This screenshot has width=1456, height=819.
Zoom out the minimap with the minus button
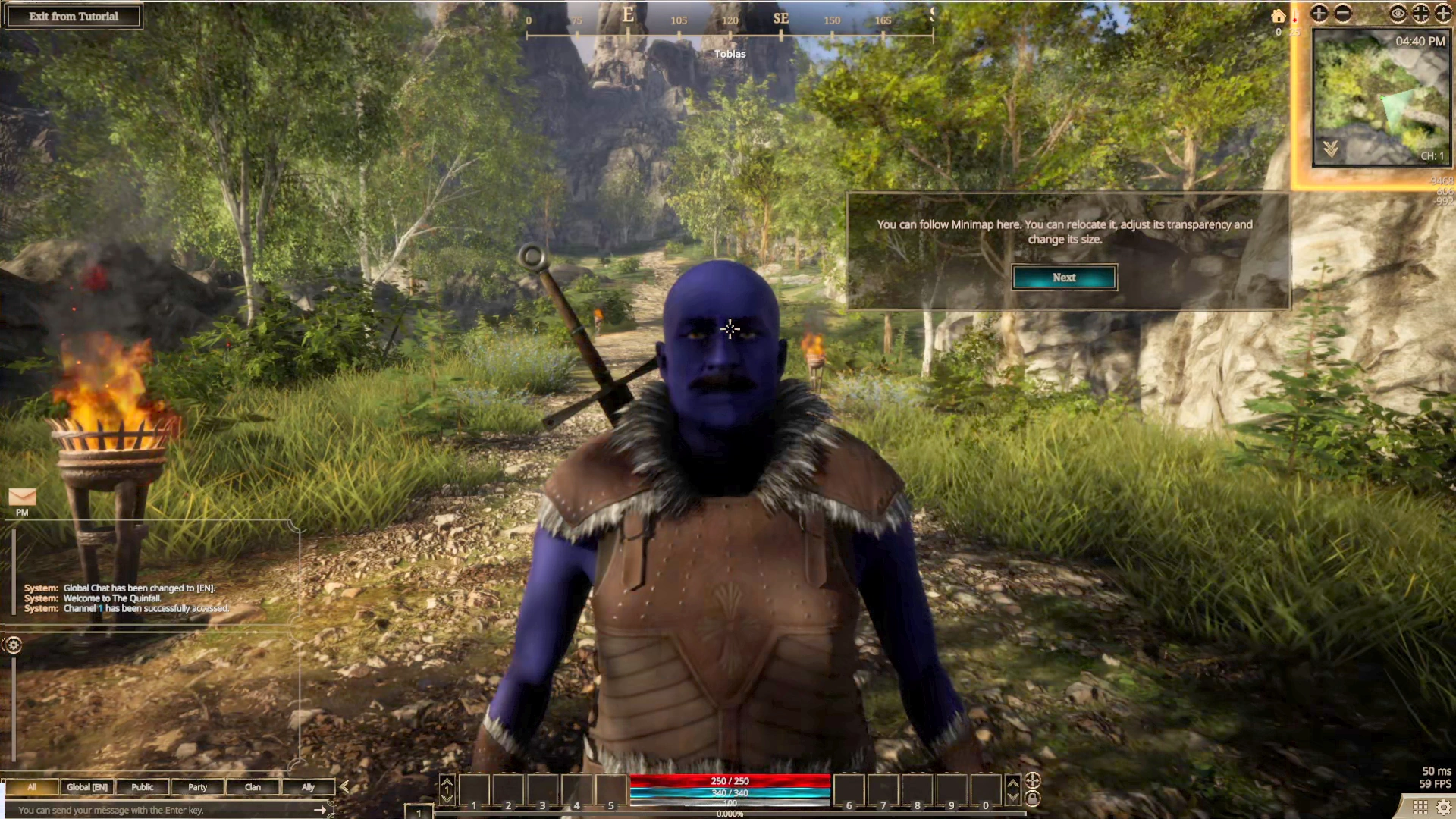(x=1343, y=14)
